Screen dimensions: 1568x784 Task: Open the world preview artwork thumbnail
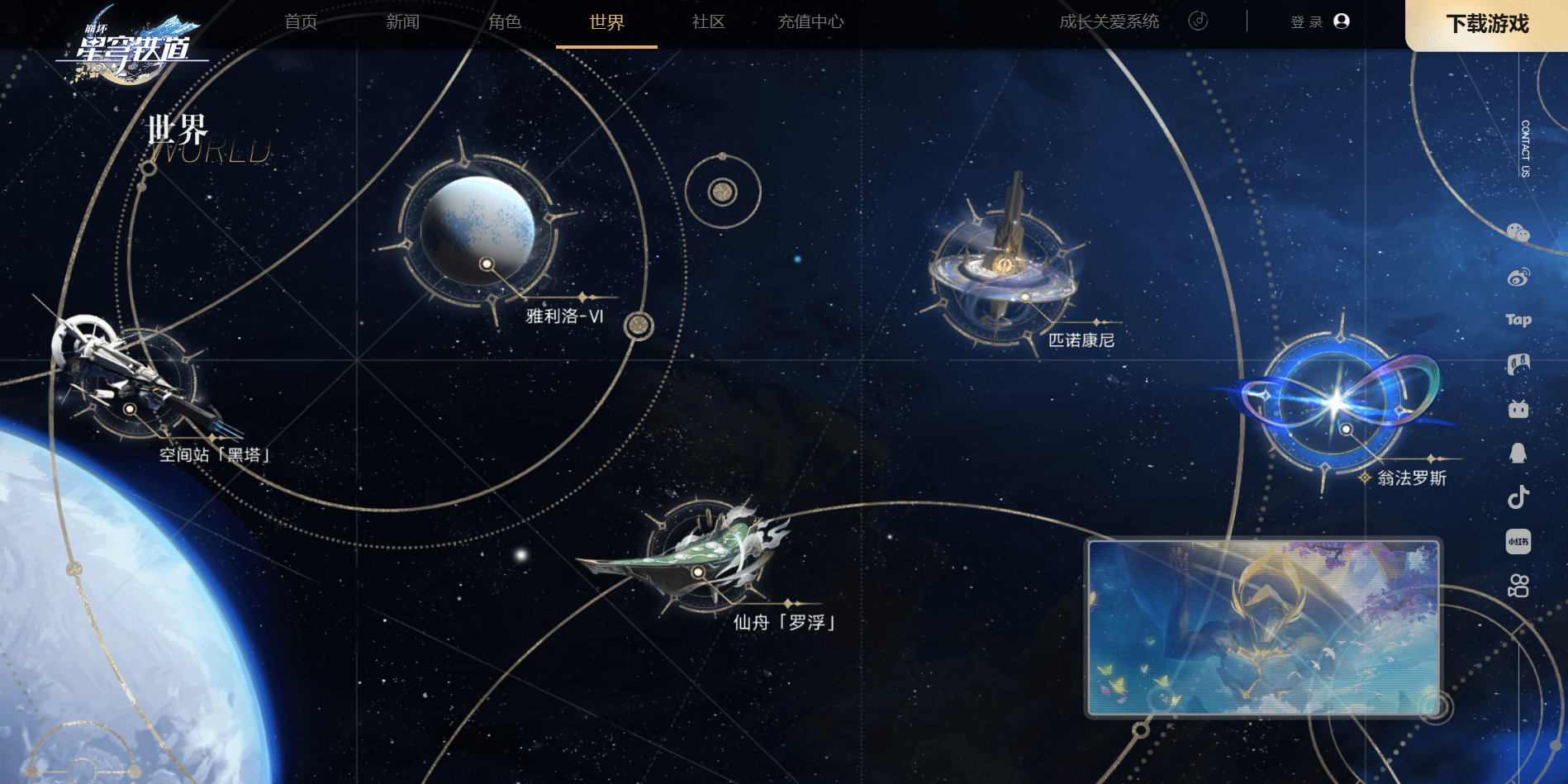(x=1263, y=628)
